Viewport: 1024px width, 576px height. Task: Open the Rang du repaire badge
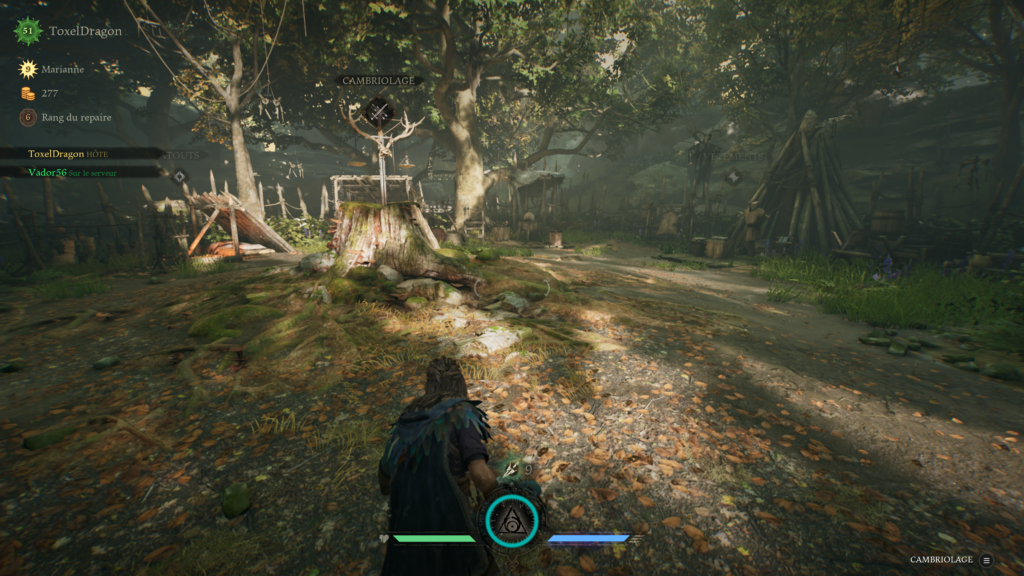click(28, 117)
